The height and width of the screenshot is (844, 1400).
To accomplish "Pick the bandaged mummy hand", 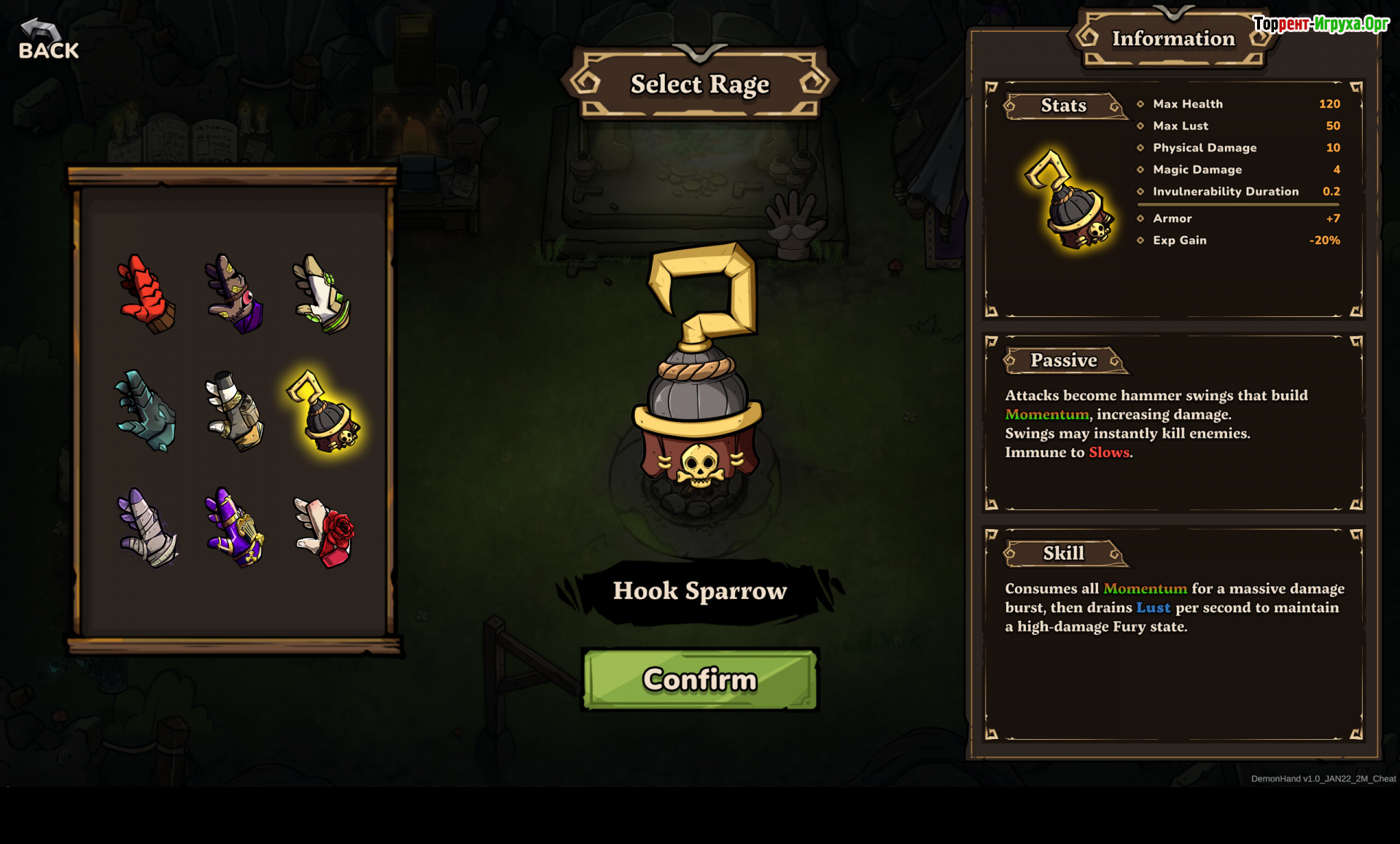I will pos(148,528).
